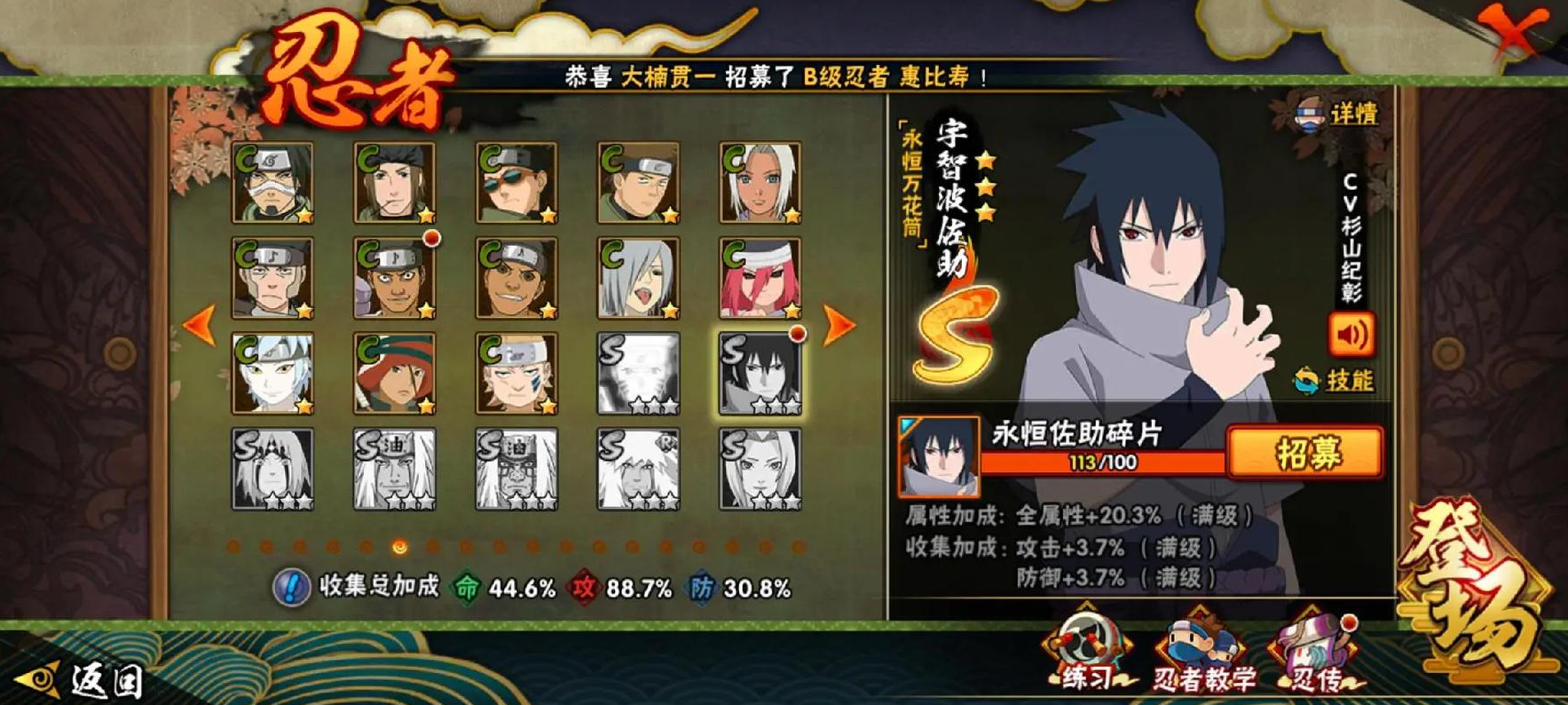The image size is (1568, 705).
Task: Click the 永恒佐助碎片 fragment icon
Action: (938, 456)
